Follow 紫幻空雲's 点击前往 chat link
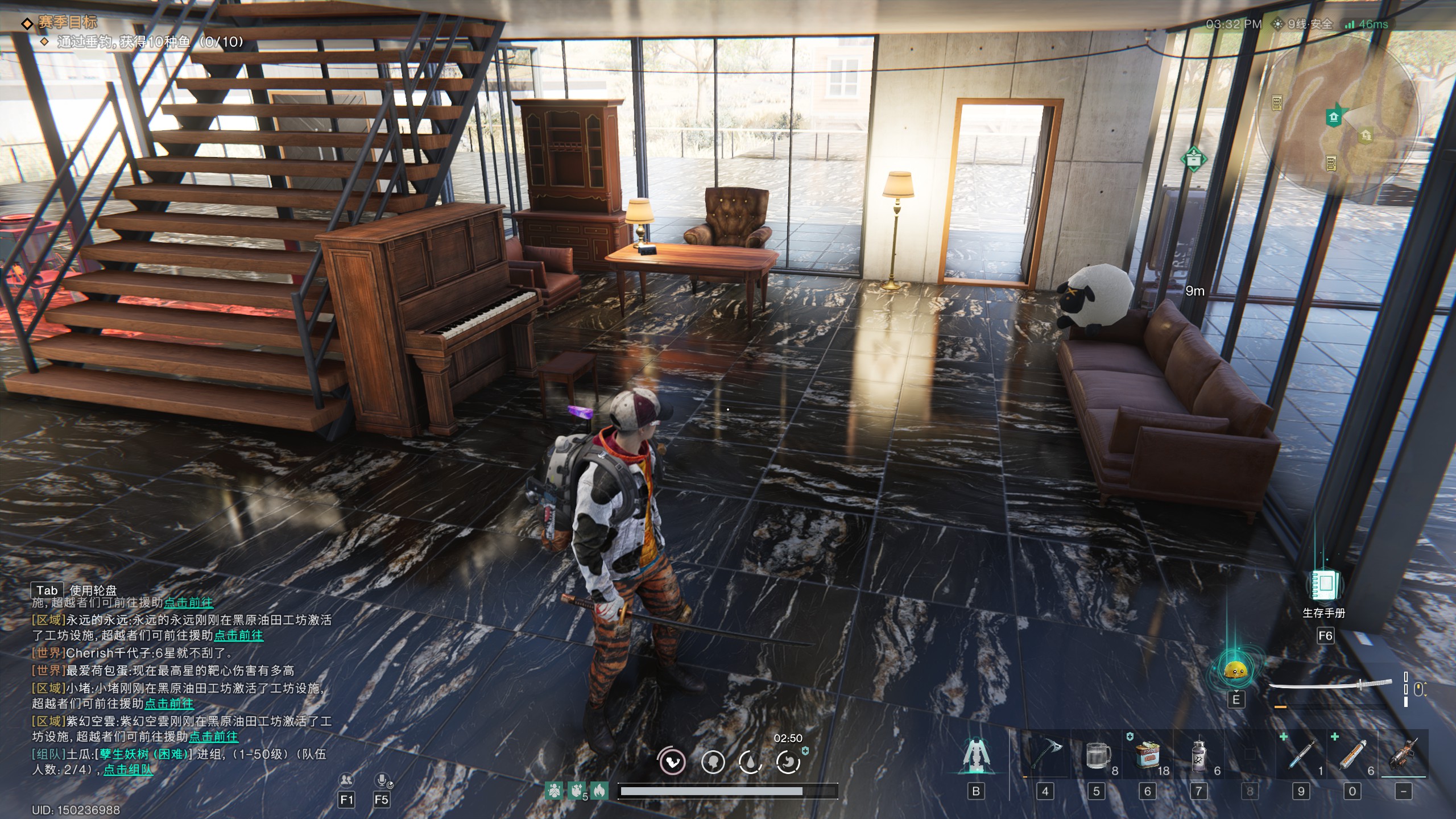The width and height of the screenshot is (1456, 819). click(213, 737)
